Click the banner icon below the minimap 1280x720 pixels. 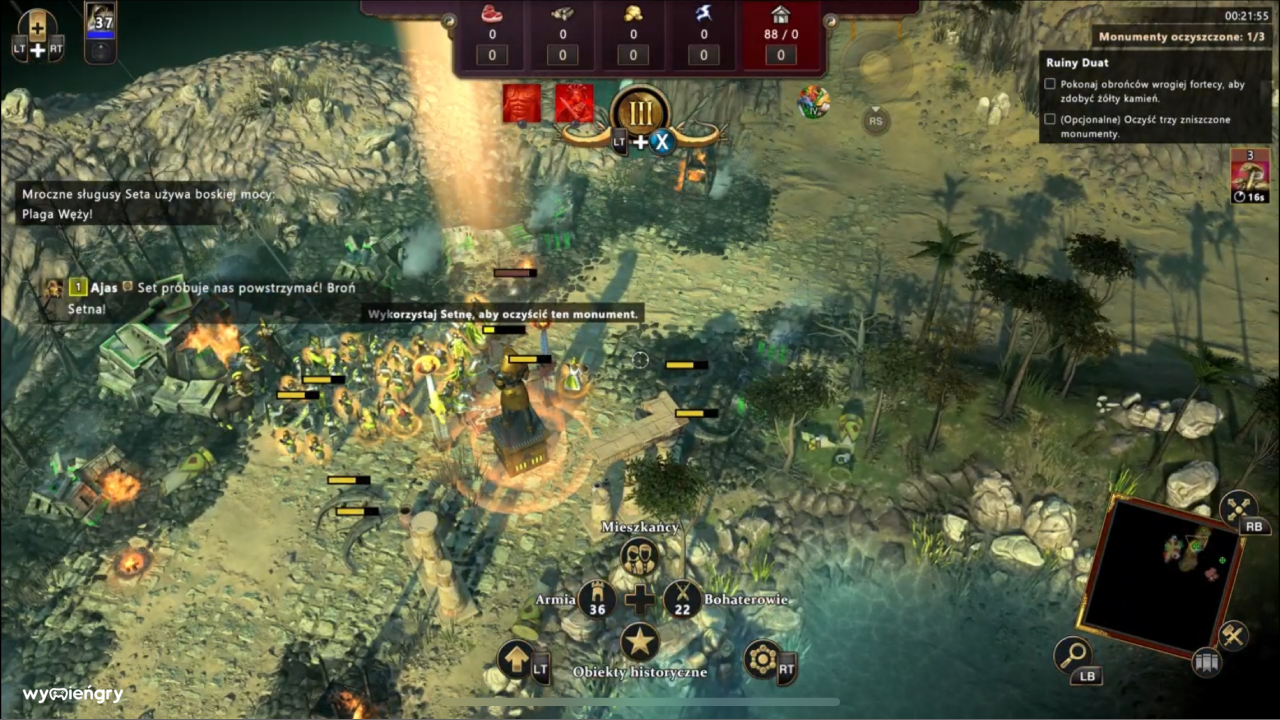tap(1205, 662)
